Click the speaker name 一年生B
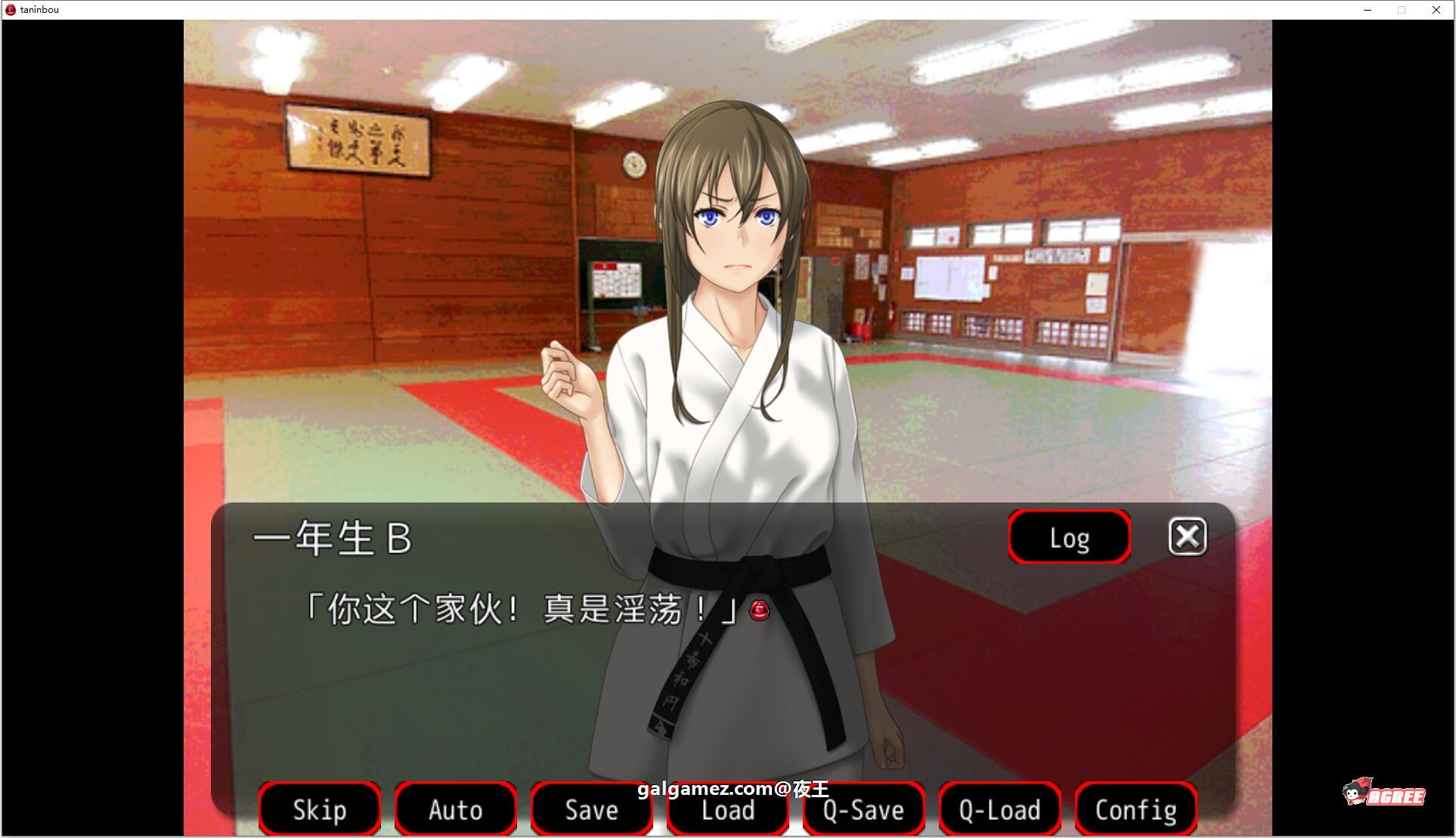 (x=333, y=538)
